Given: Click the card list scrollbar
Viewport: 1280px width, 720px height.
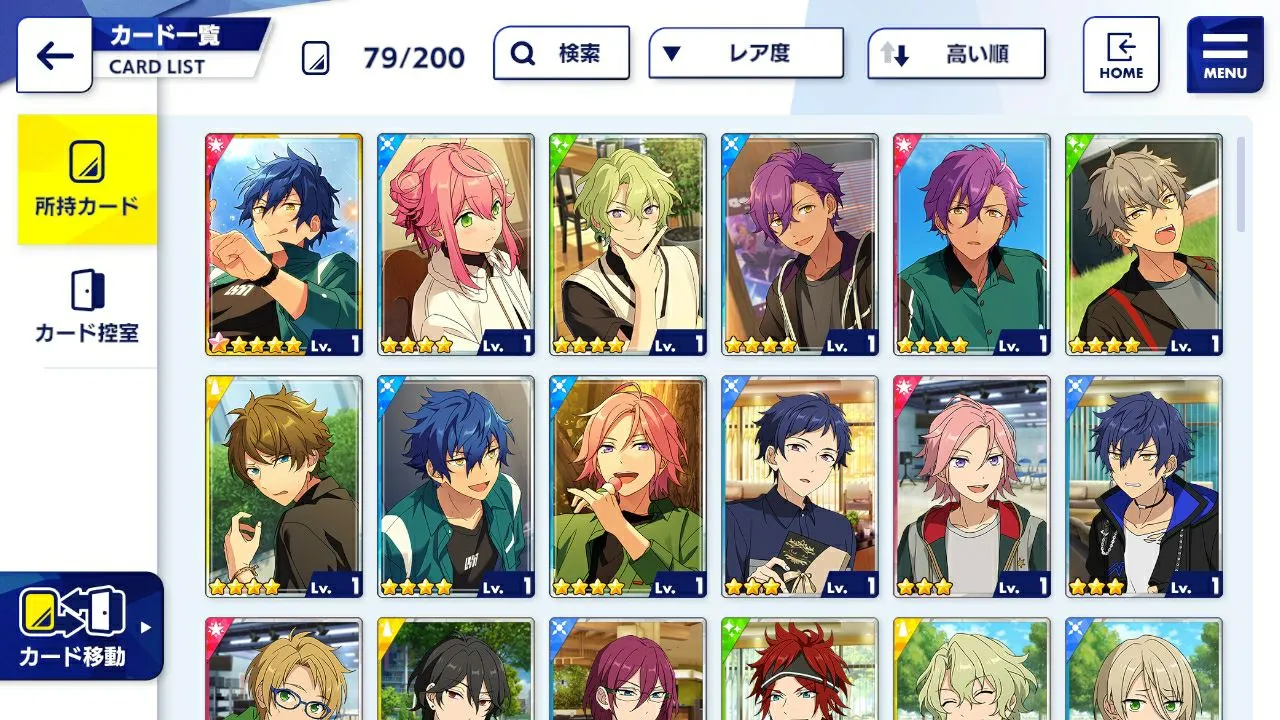Looking at the screenshot, I should (1241, 185).
